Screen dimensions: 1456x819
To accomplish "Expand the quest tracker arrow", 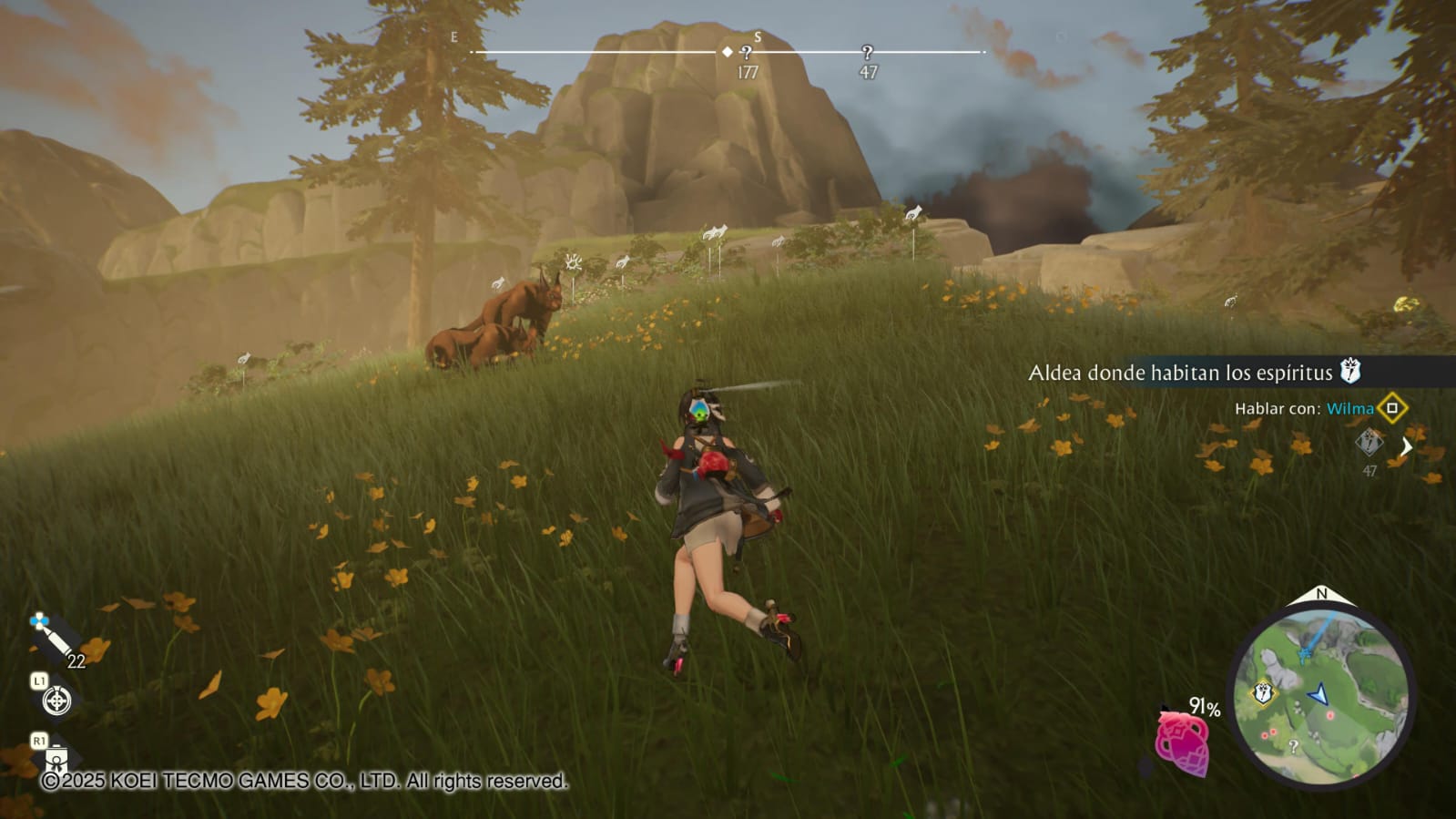I will 1407,446.
